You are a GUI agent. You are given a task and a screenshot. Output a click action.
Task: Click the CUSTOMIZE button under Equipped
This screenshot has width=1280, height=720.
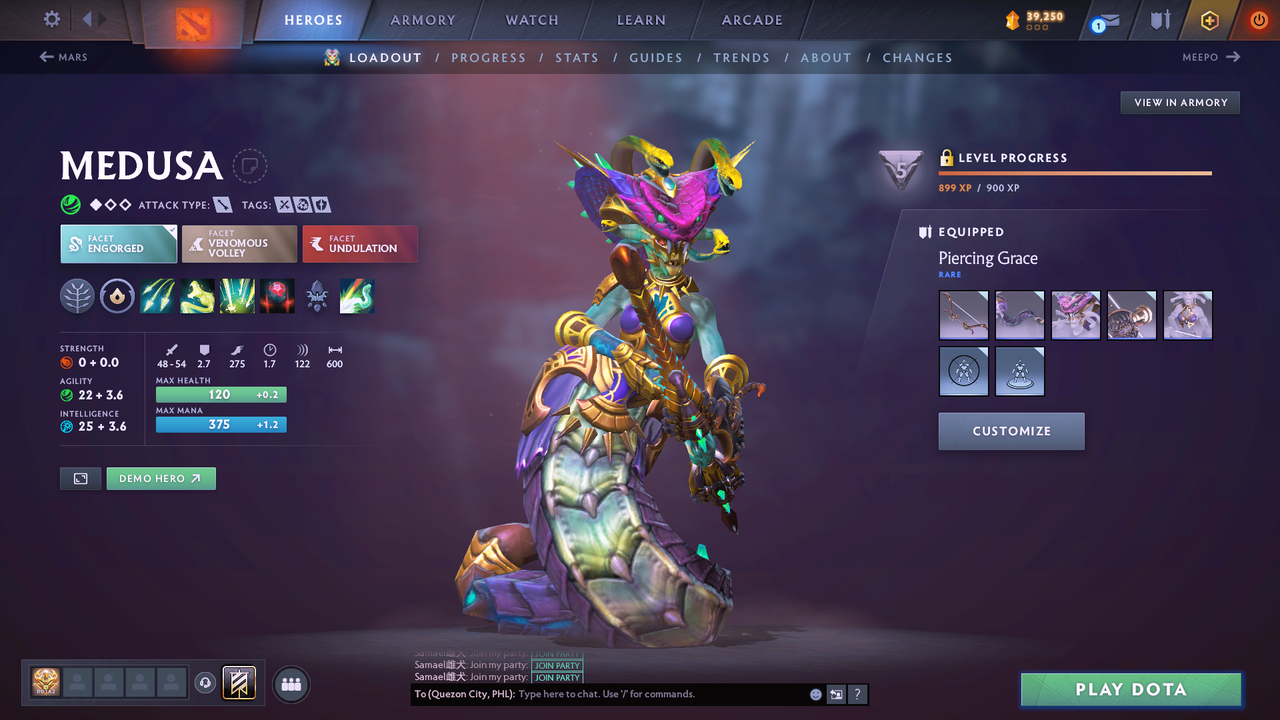(x=1011, y=431)
